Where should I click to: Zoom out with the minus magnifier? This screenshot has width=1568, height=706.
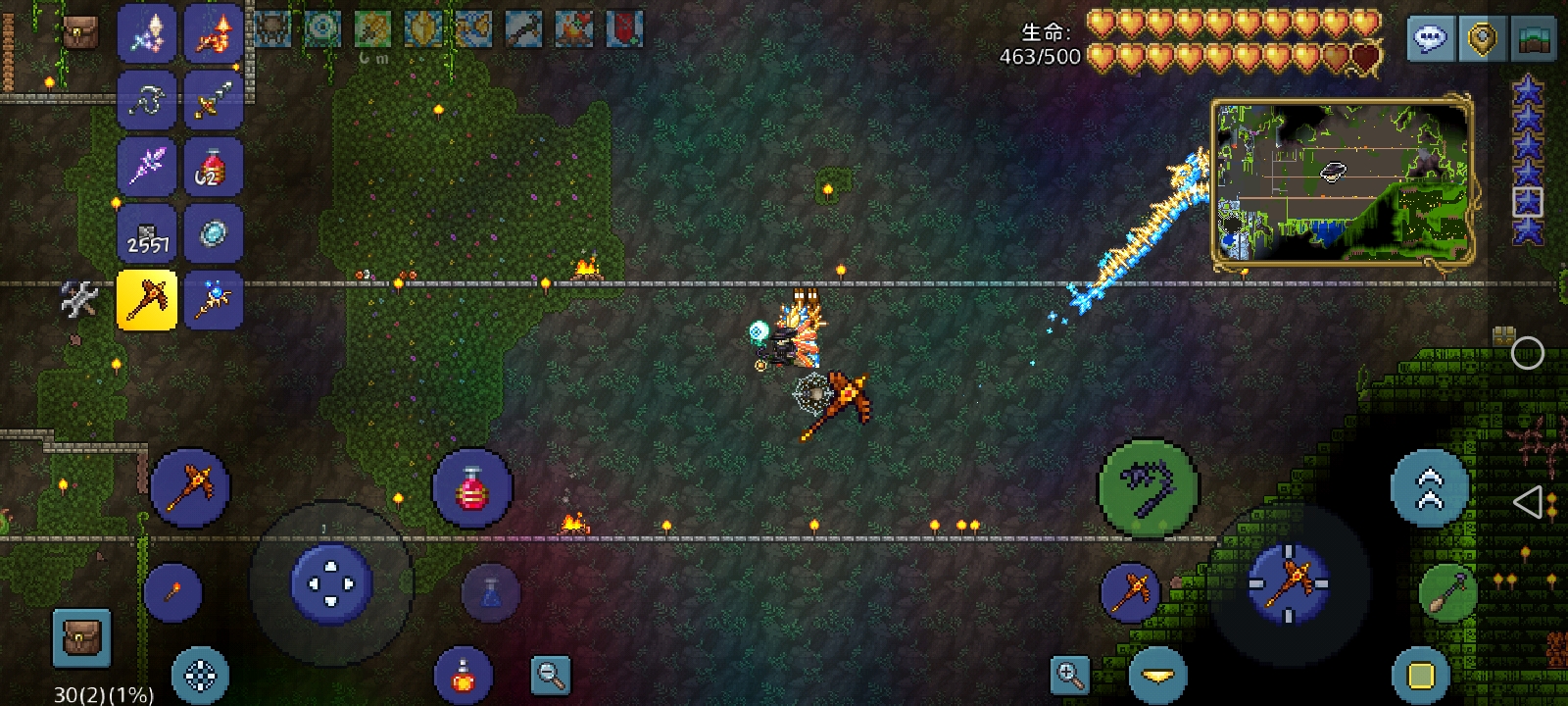click(x=550, y=675)
